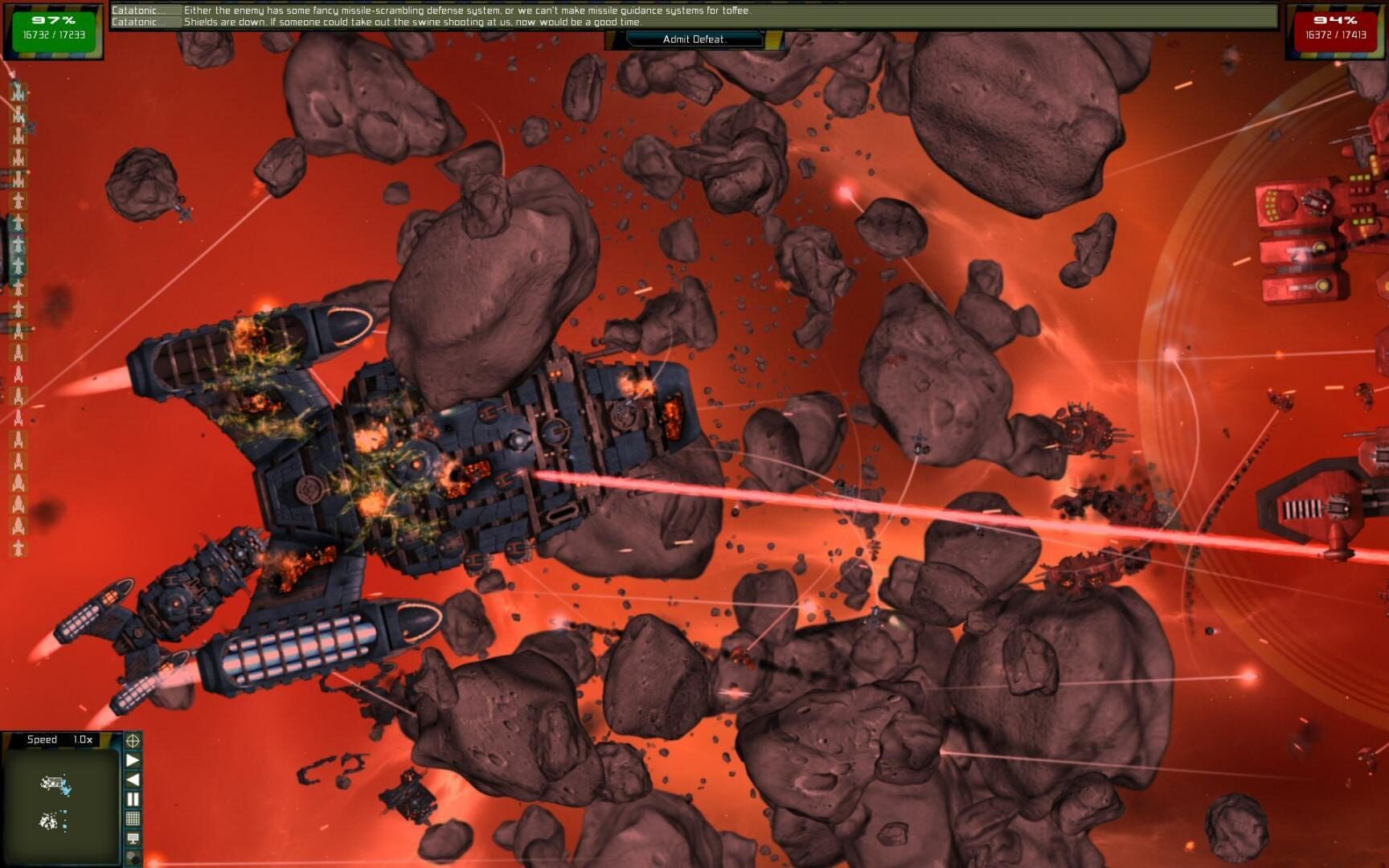Select the camera tracking crosshair icon
1389x868 pixels.
[133, 740]
